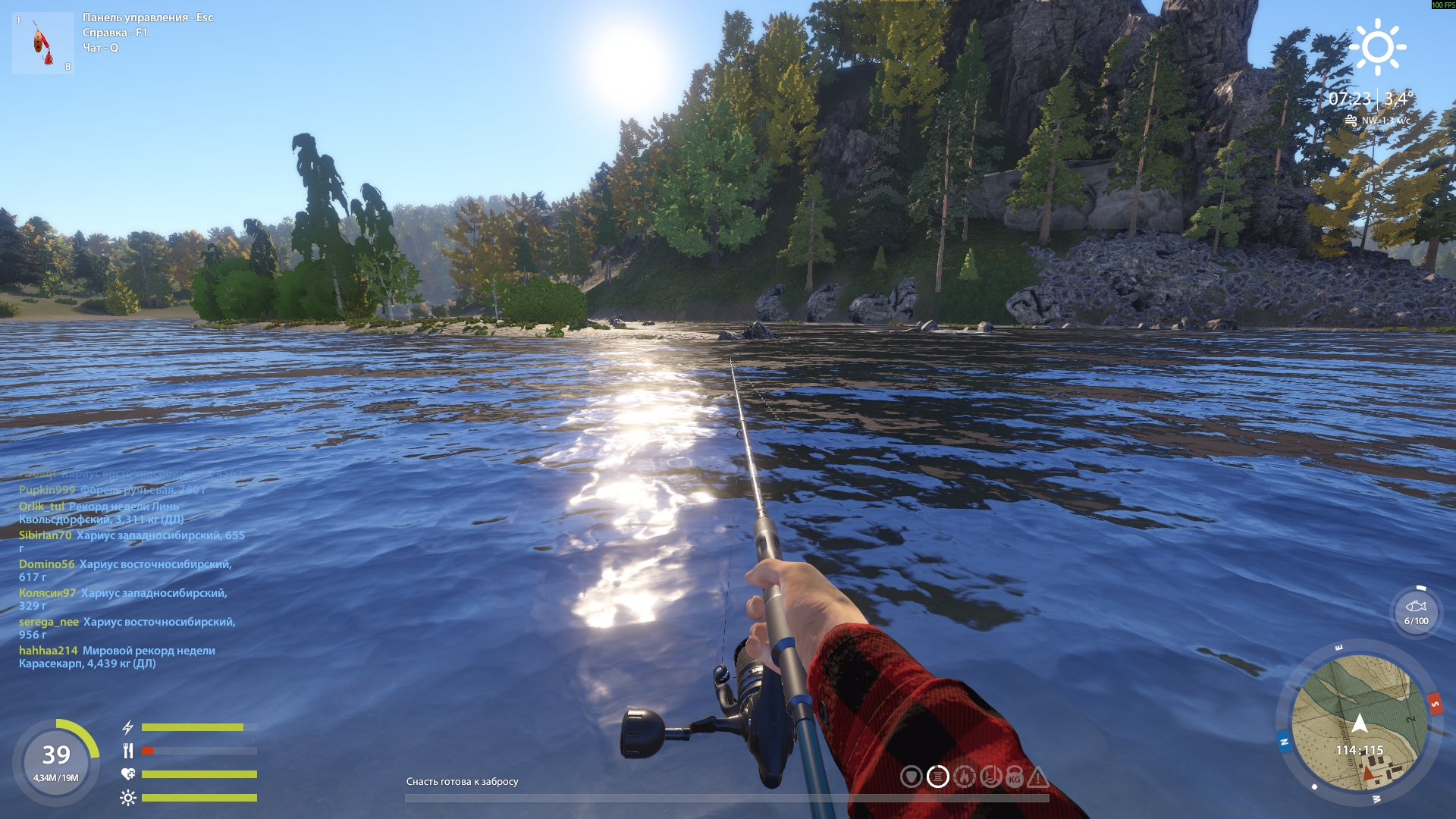Open the fish keepnet counter icon
1456x819 pixels.
(1416, 612)
